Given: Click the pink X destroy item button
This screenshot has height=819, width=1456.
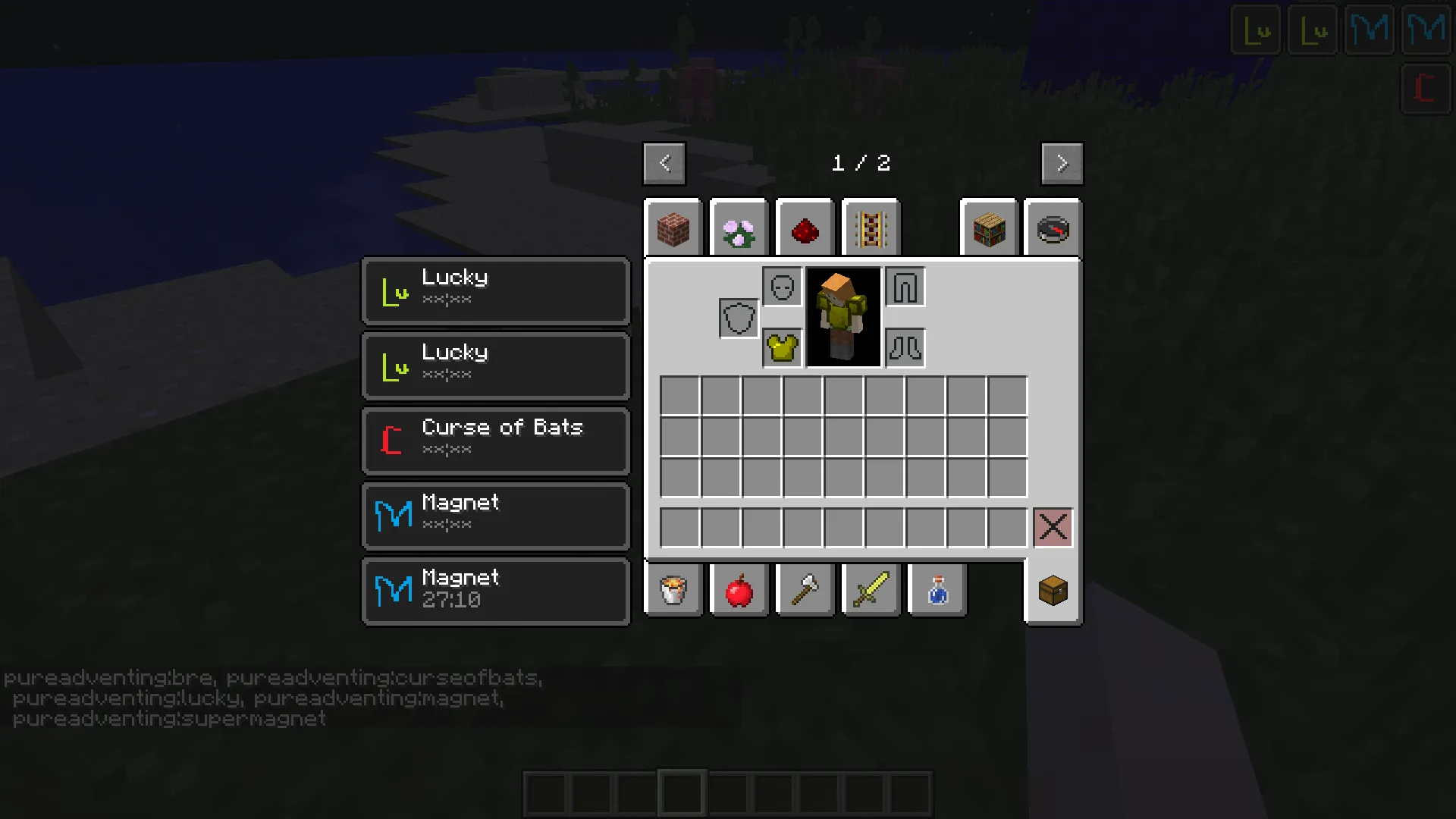Looking at the screenshot, I should point(1053,528).
